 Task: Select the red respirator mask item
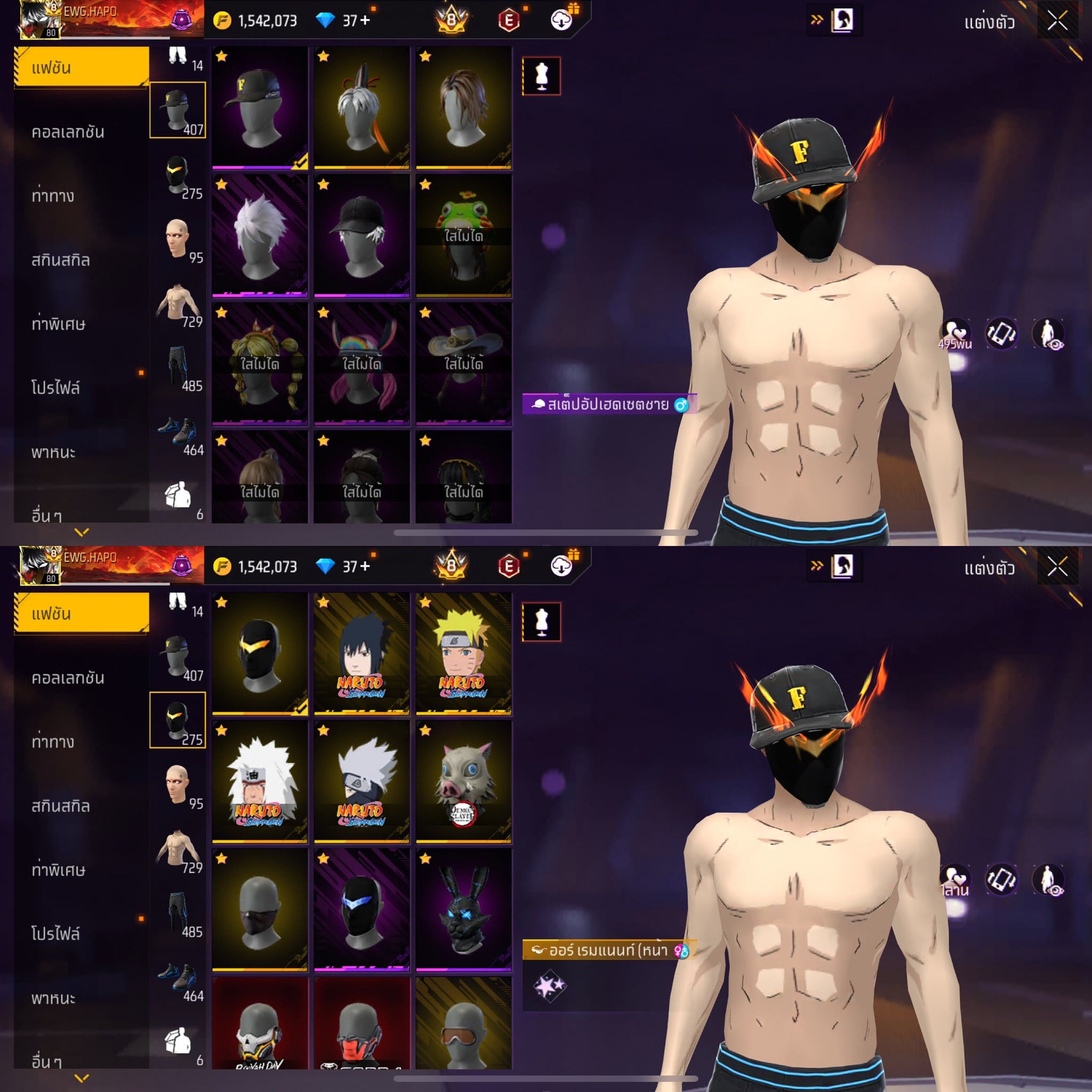coord(362,1023)
